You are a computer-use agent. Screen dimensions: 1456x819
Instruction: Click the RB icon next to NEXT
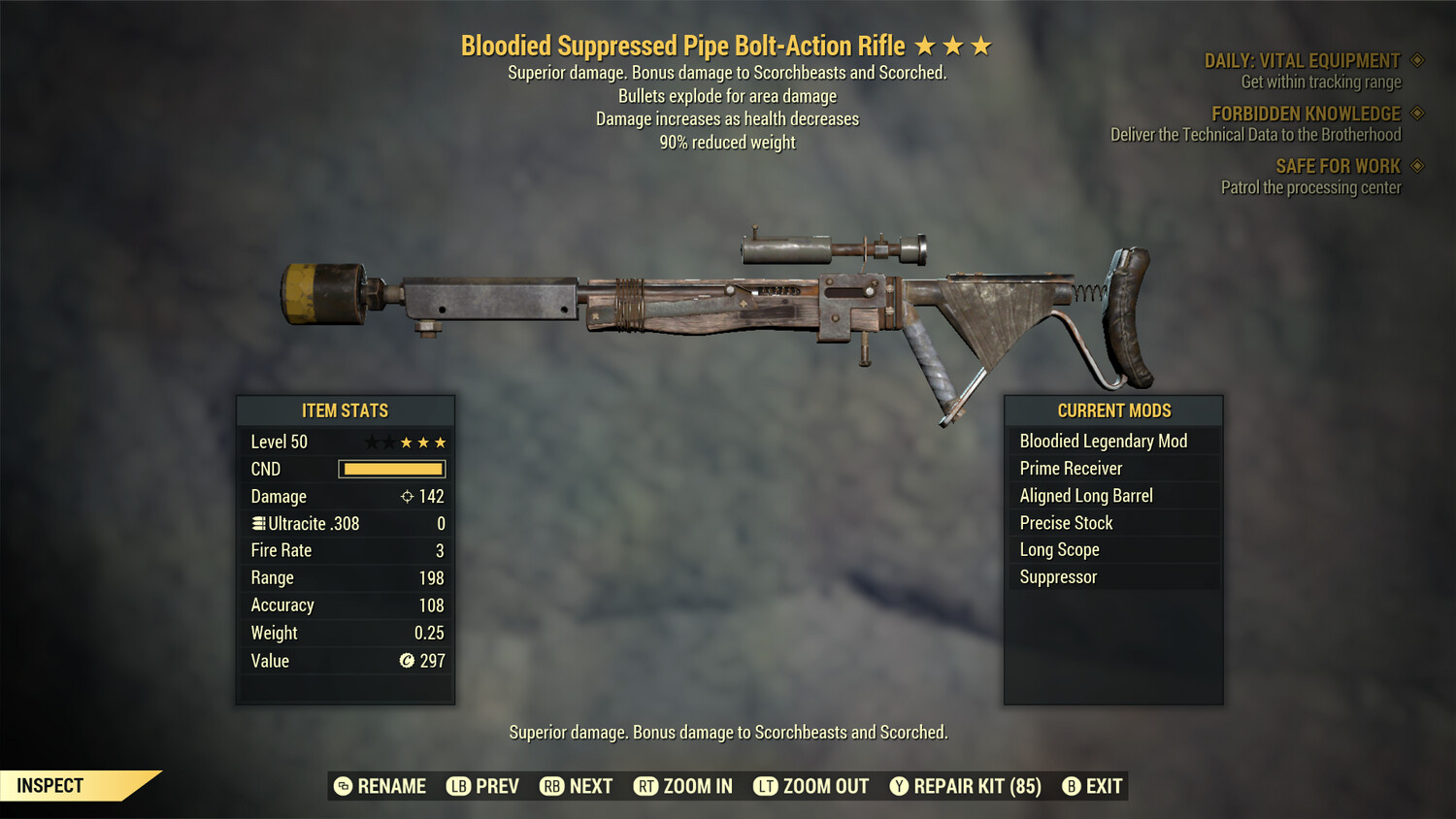[553, 786]
